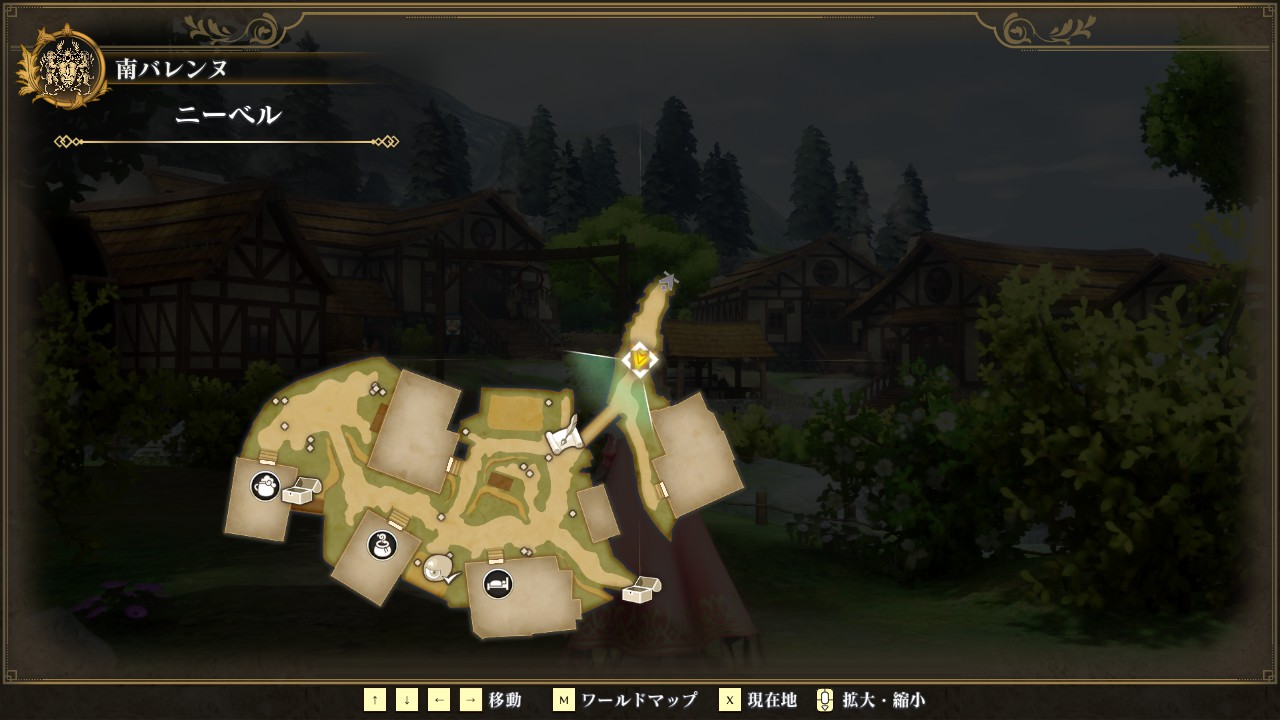
Task: Select the teapot marker in the west building
Action: click(265, 487)
